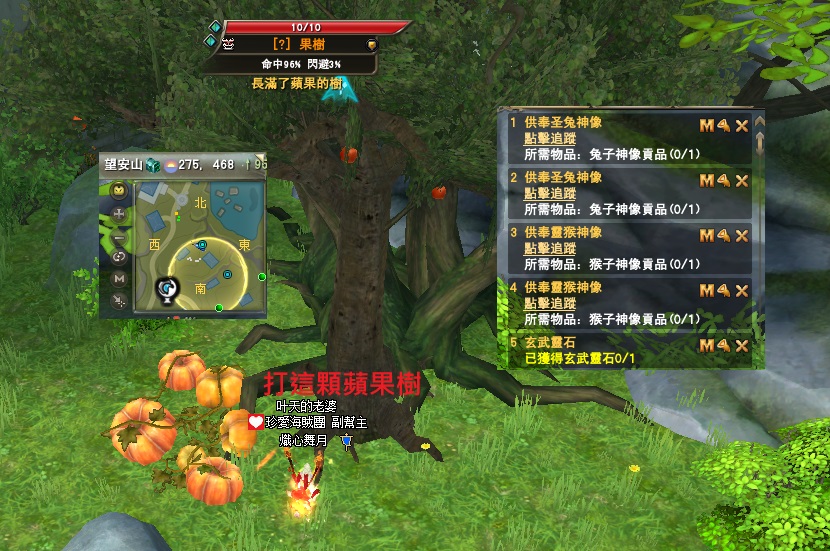Click the mask icon on target frame
830x551 pixels.
tap(228, 45)
